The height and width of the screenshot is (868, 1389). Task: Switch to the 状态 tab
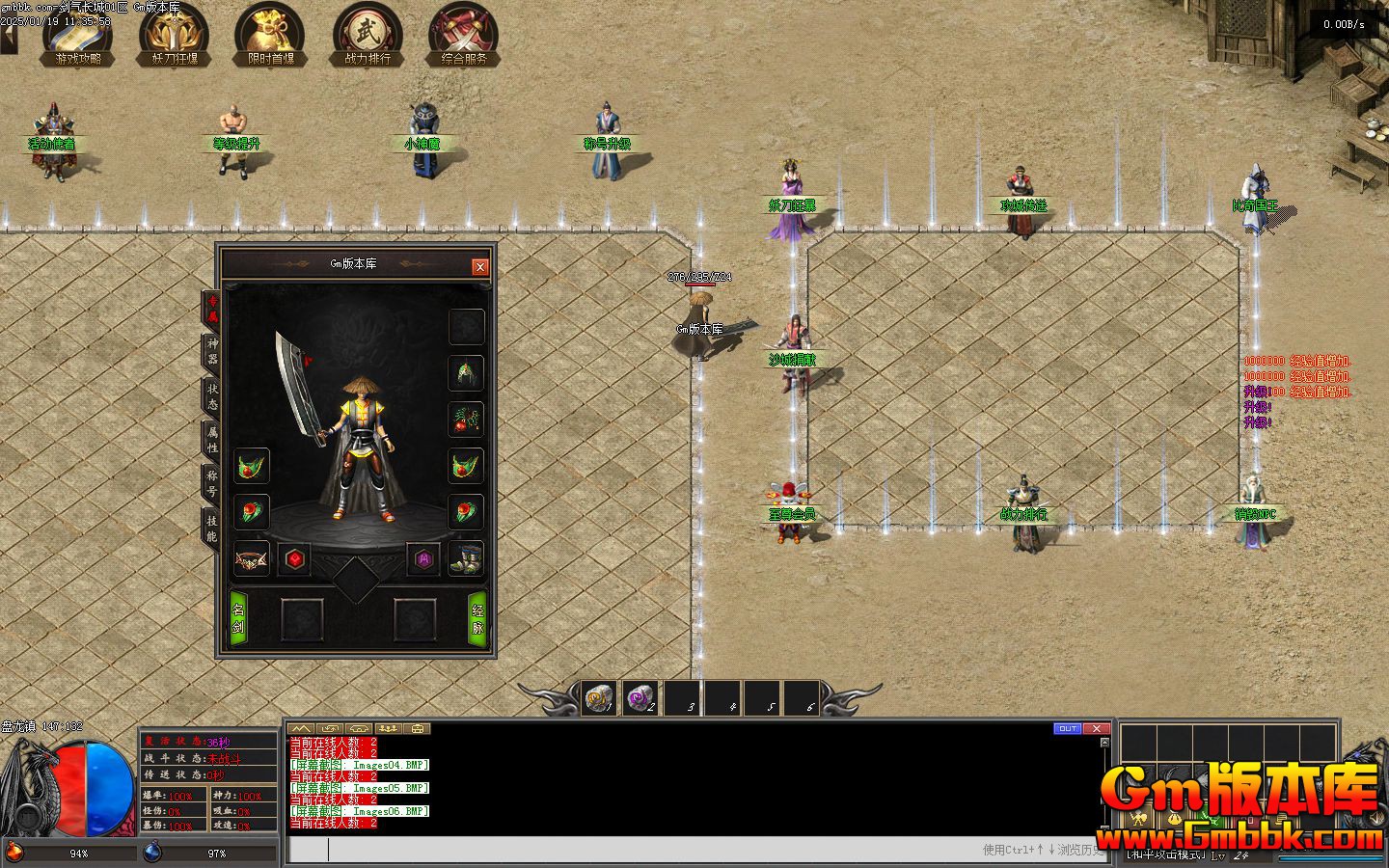211,395
